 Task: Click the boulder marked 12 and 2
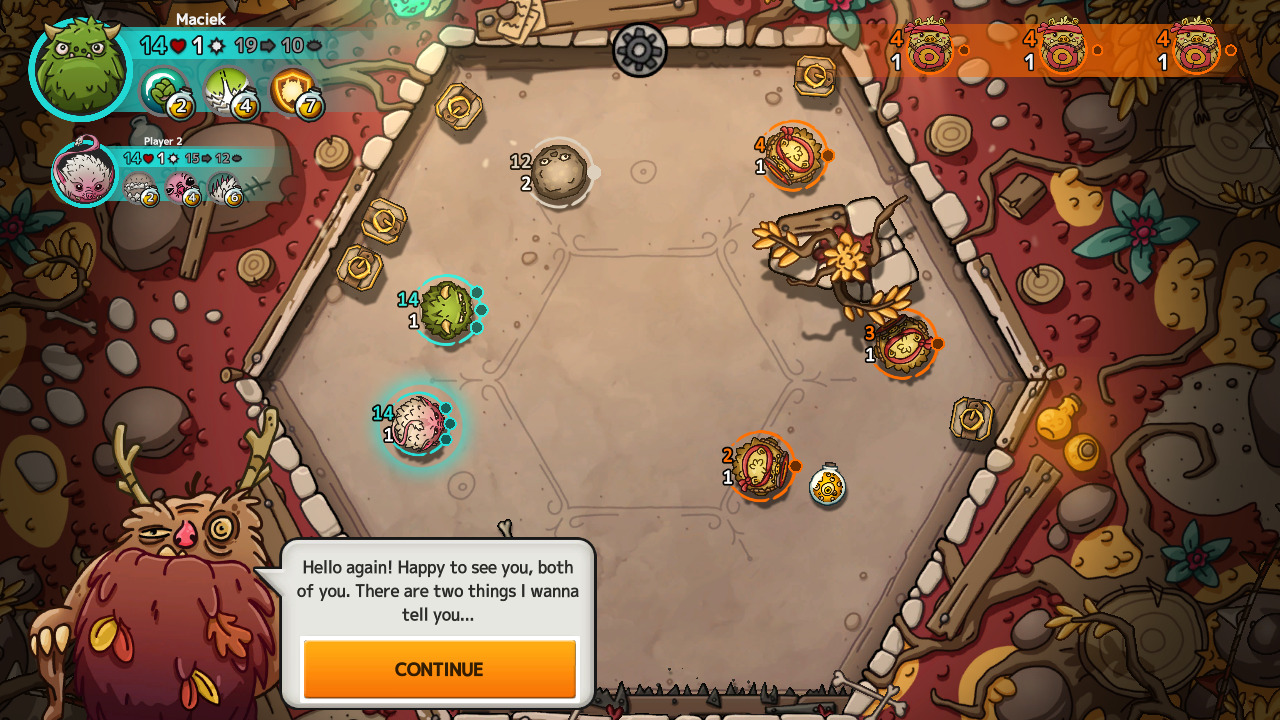pos(560,170)
